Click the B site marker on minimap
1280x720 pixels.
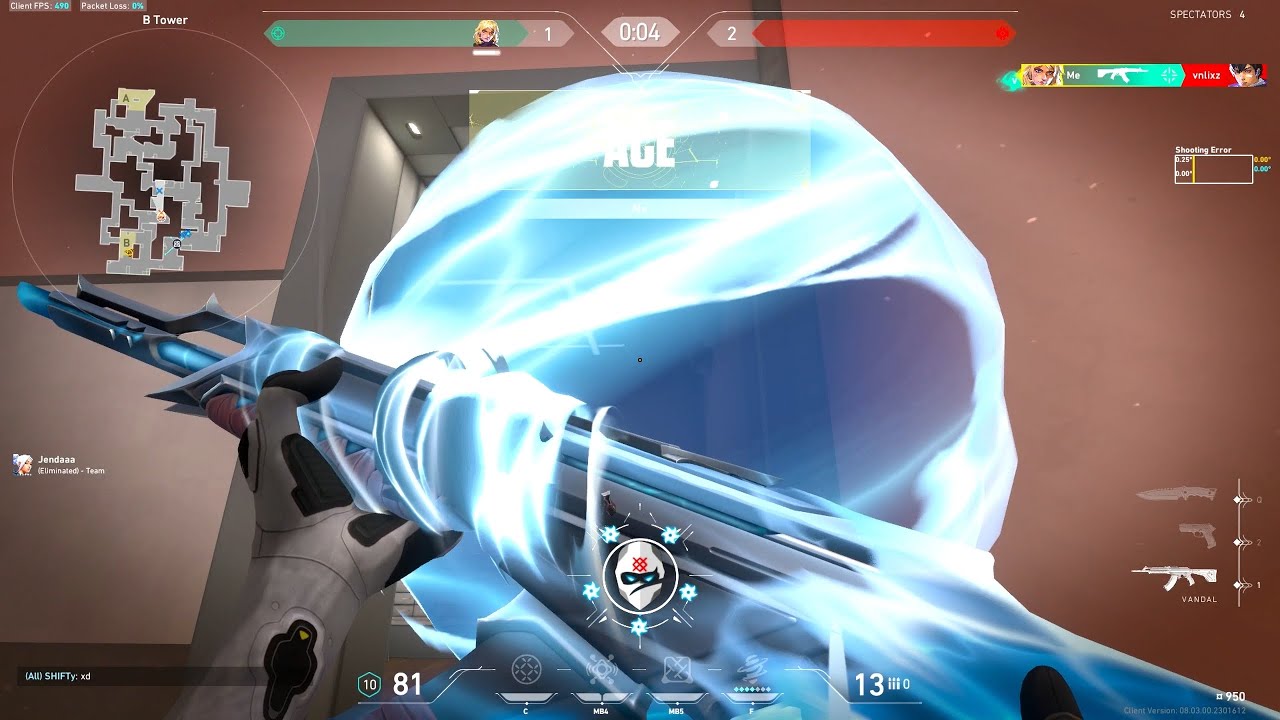click(x=127, y=242)
